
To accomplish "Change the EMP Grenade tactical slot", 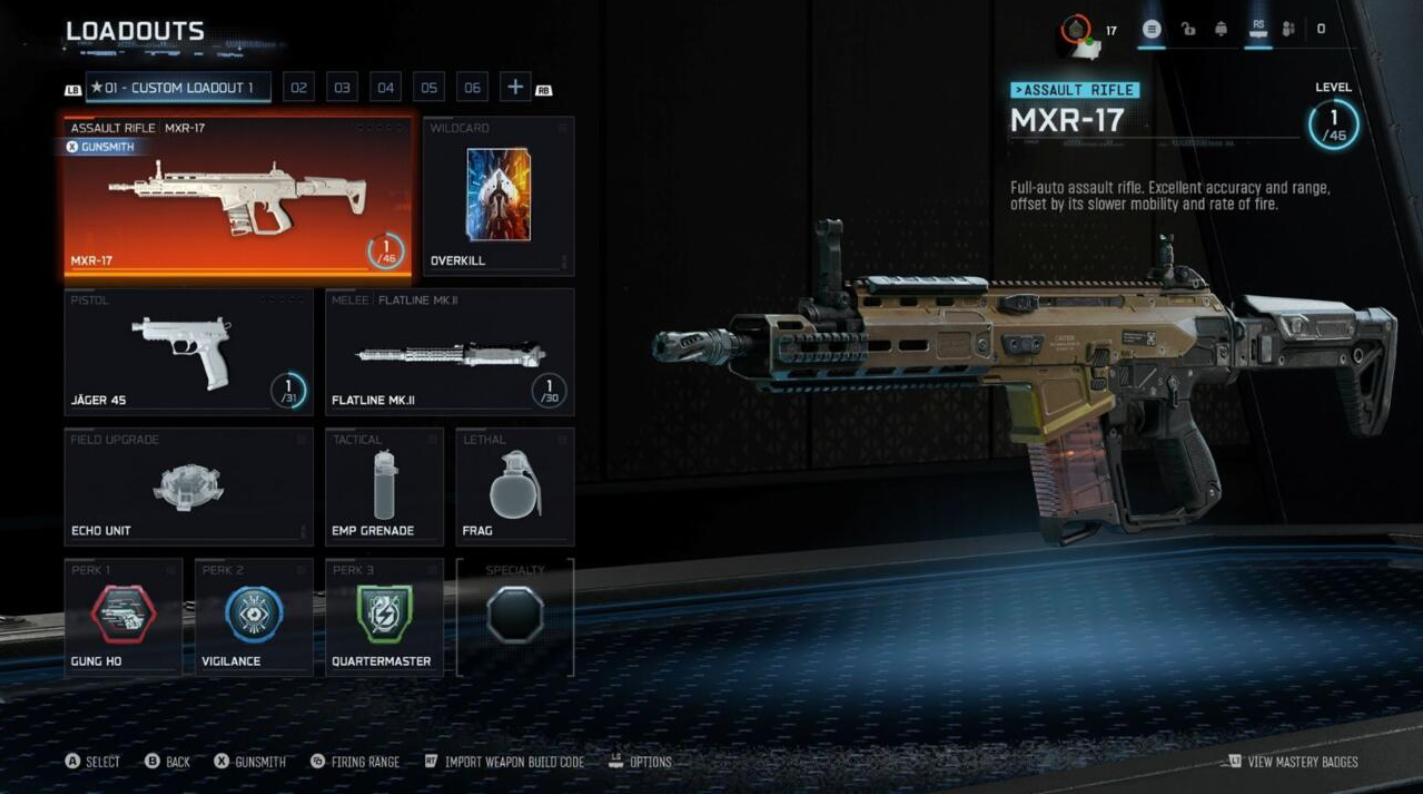I will [384, 487].
